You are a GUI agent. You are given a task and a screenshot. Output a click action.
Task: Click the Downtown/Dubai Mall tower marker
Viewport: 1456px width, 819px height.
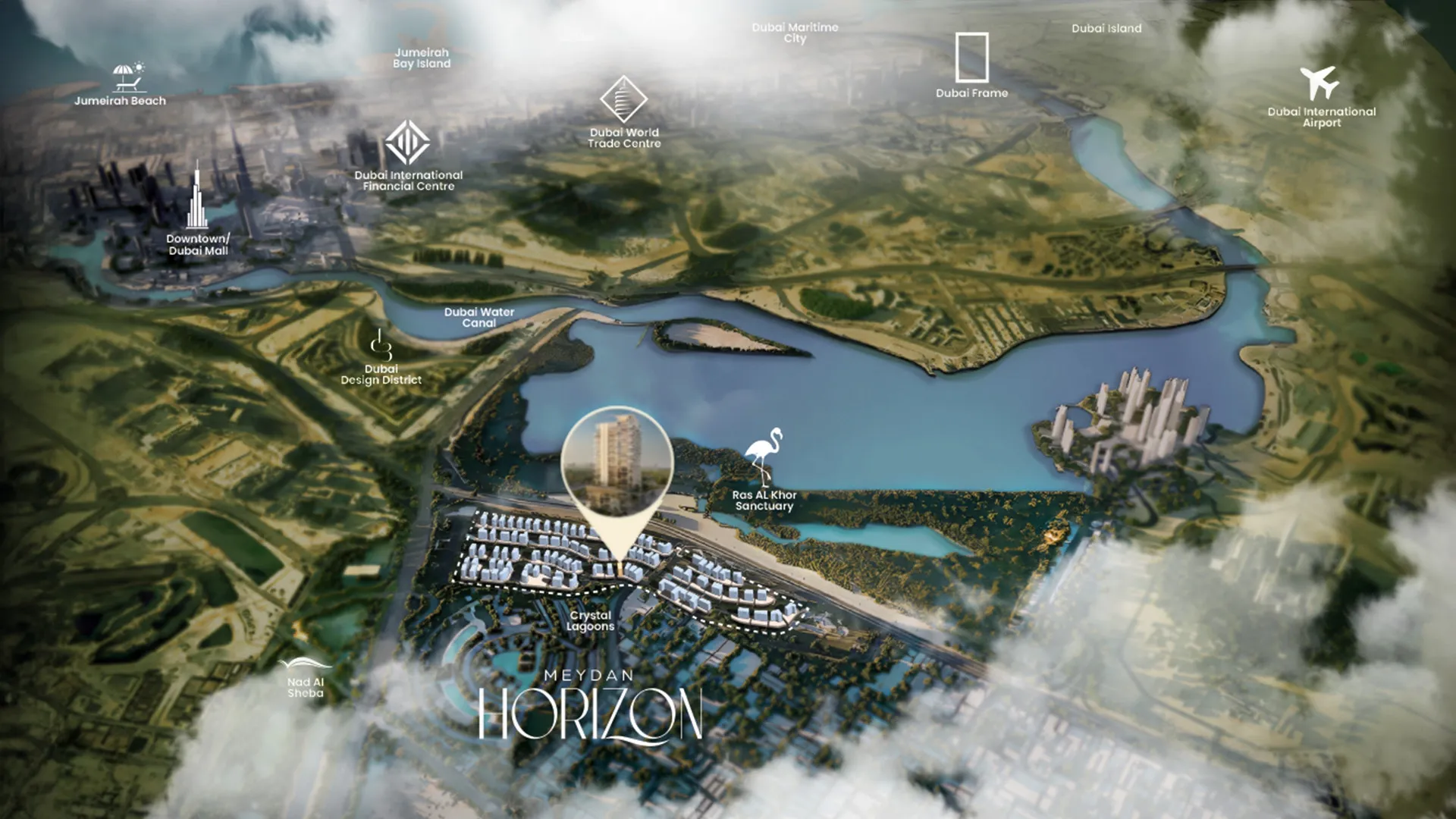click(x=197, y=197)
